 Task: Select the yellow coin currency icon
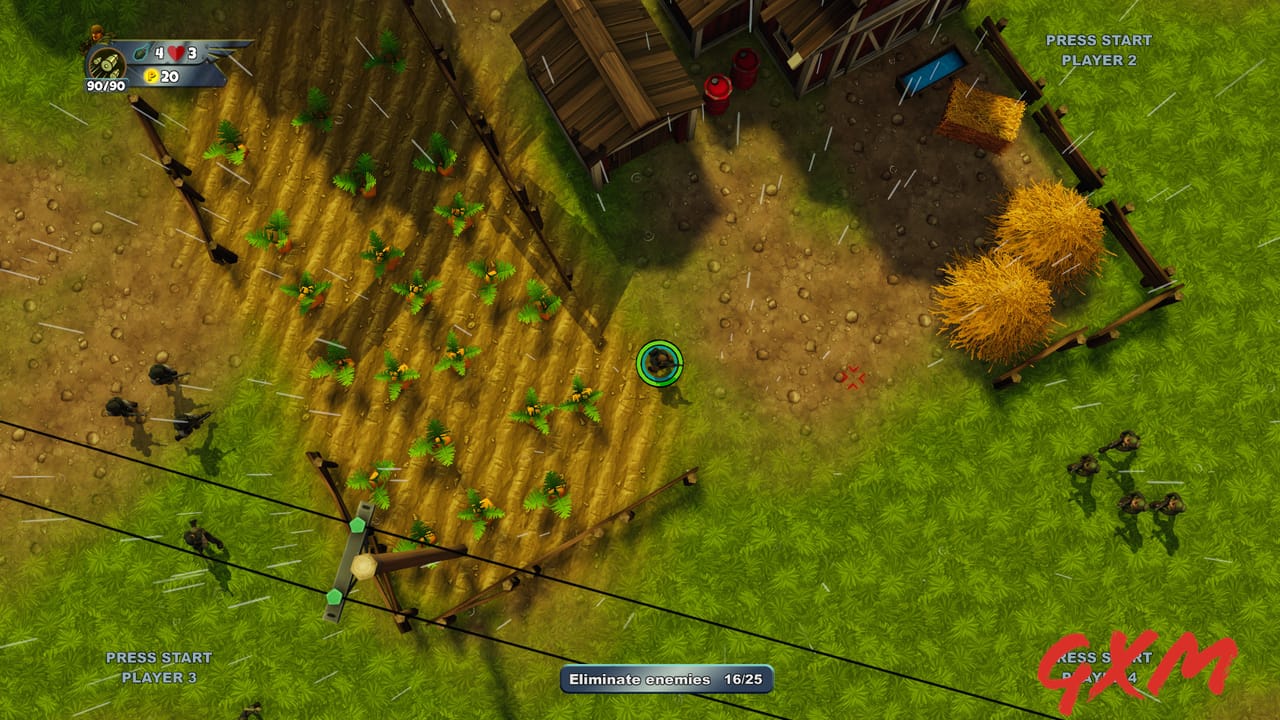point(152,75)
